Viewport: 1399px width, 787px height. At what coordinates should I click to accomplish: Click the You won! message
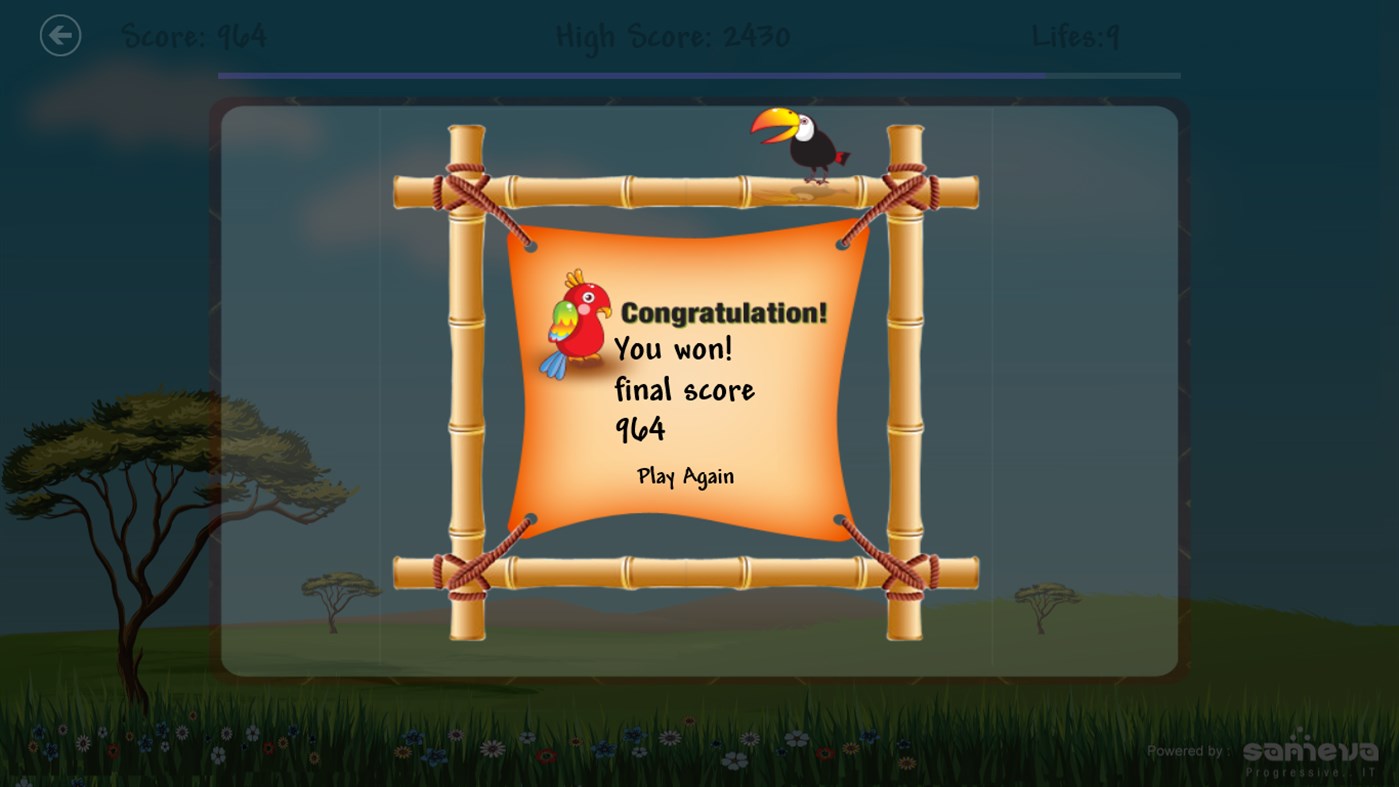(x=672, y=349)
